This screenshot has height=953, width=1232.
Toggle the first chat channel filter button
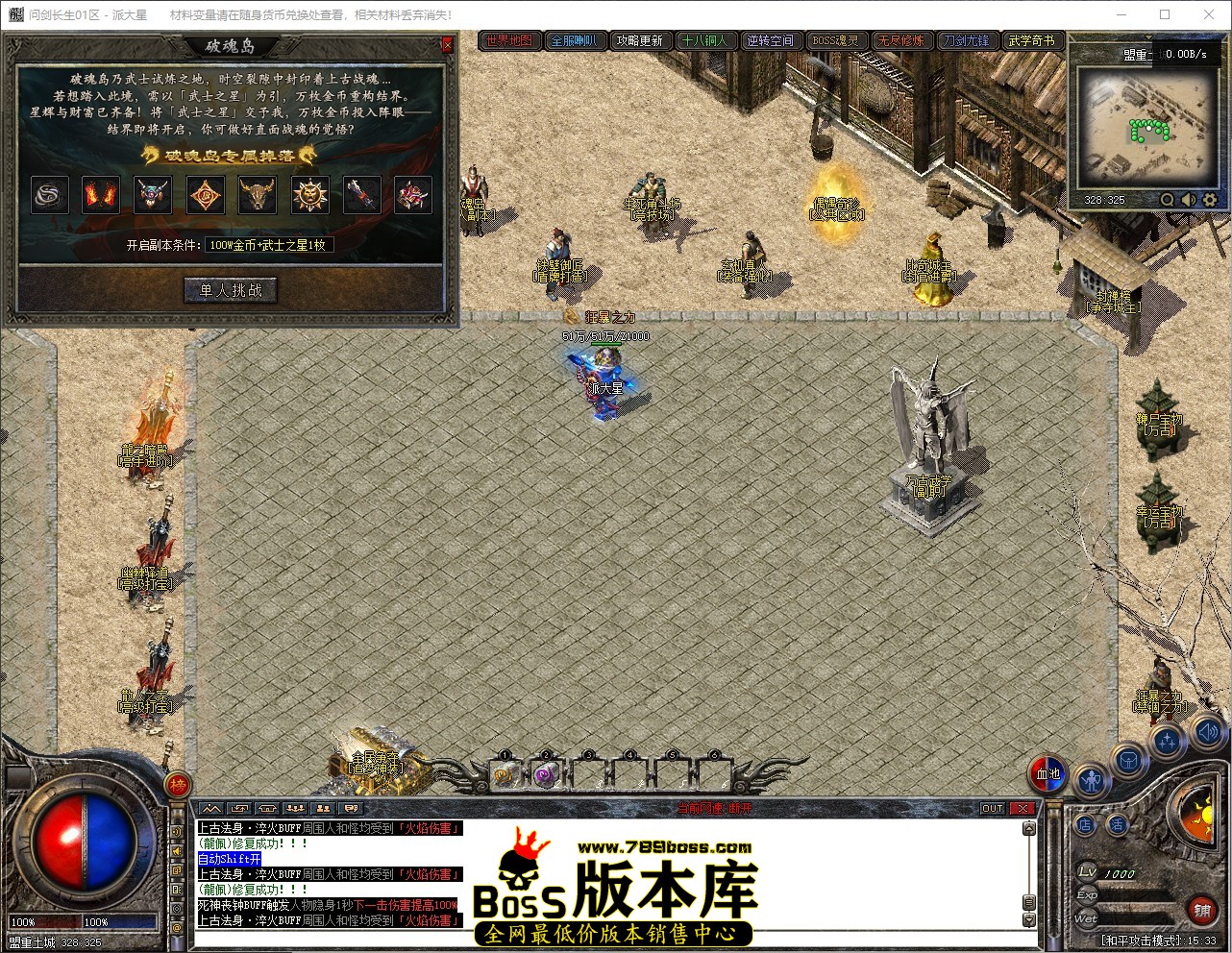coord(212,808)
